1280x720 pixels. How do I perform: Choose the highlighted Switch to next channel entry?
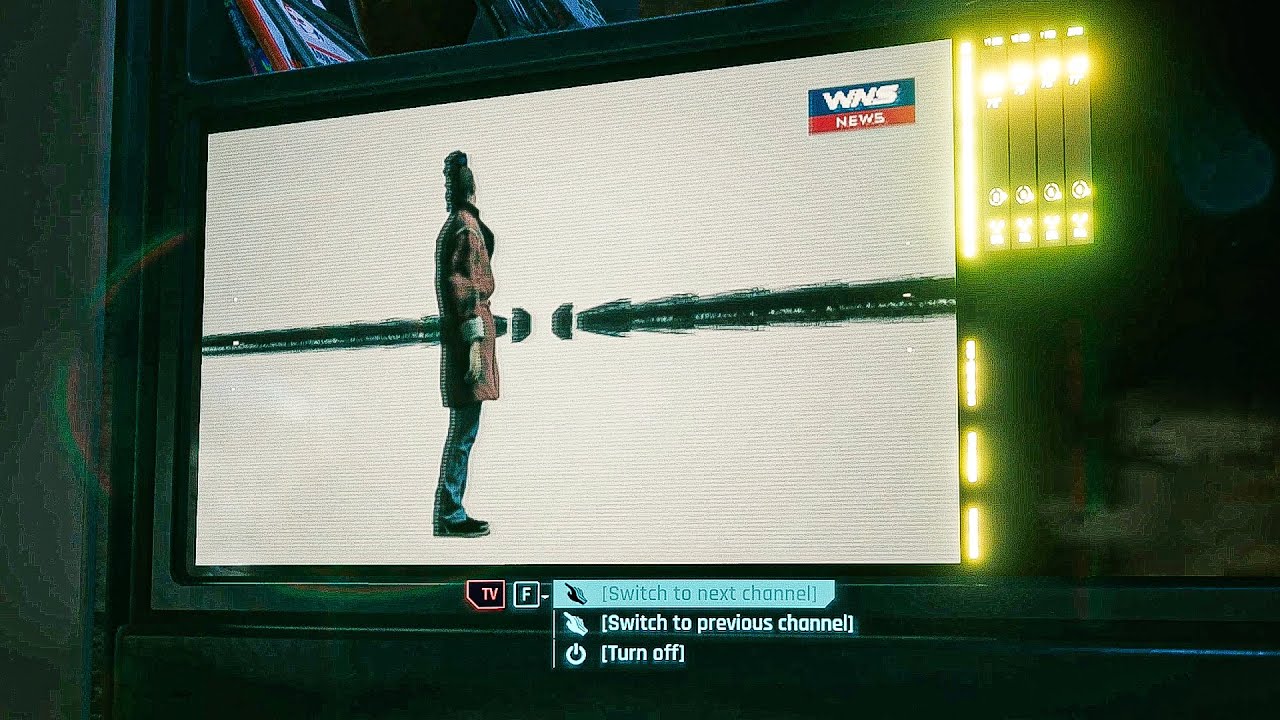pyautogui.click(x=712, y=592)
